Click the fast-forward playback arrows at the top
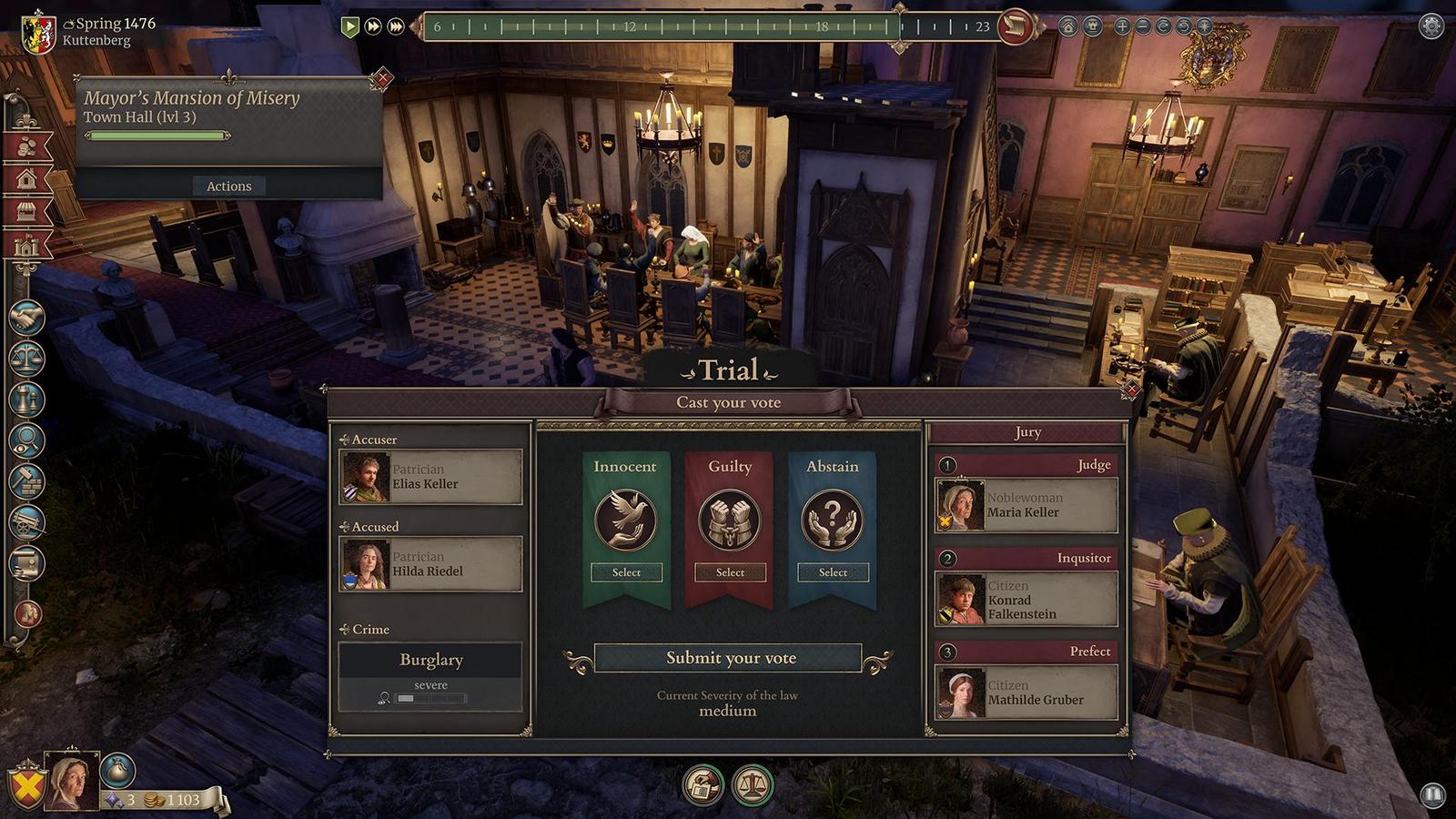Viewport: 1456px width, 819px height. (x=372, y=27)
